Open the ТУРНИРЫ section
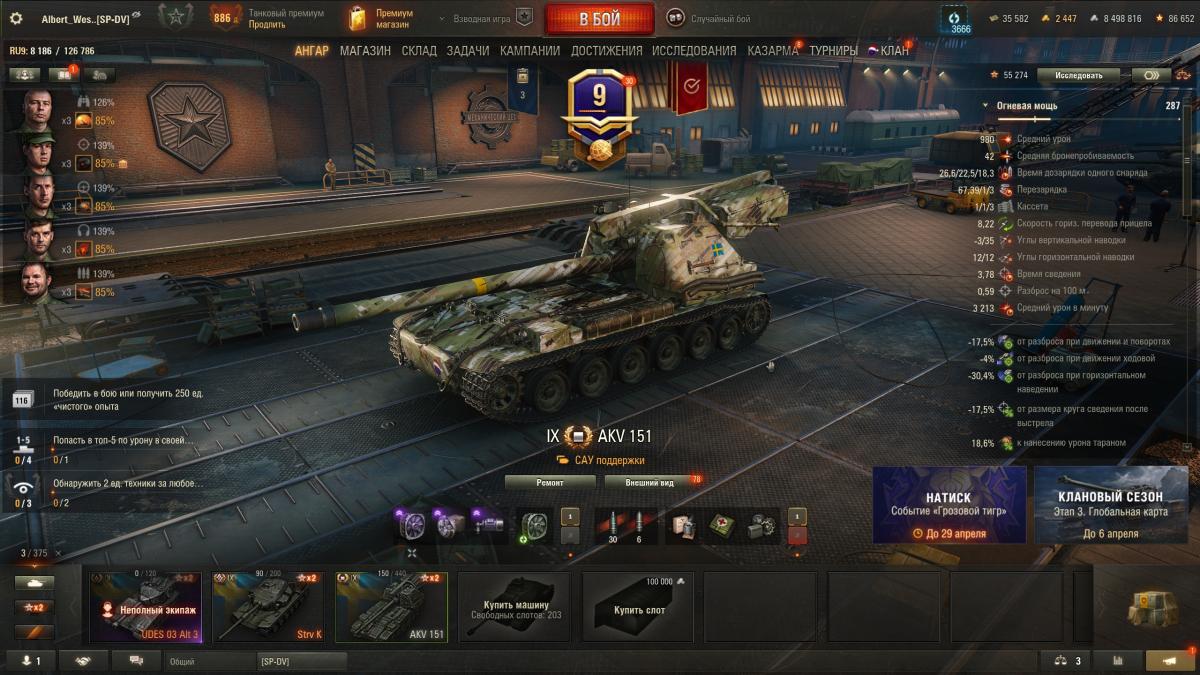 pos(833,51)
